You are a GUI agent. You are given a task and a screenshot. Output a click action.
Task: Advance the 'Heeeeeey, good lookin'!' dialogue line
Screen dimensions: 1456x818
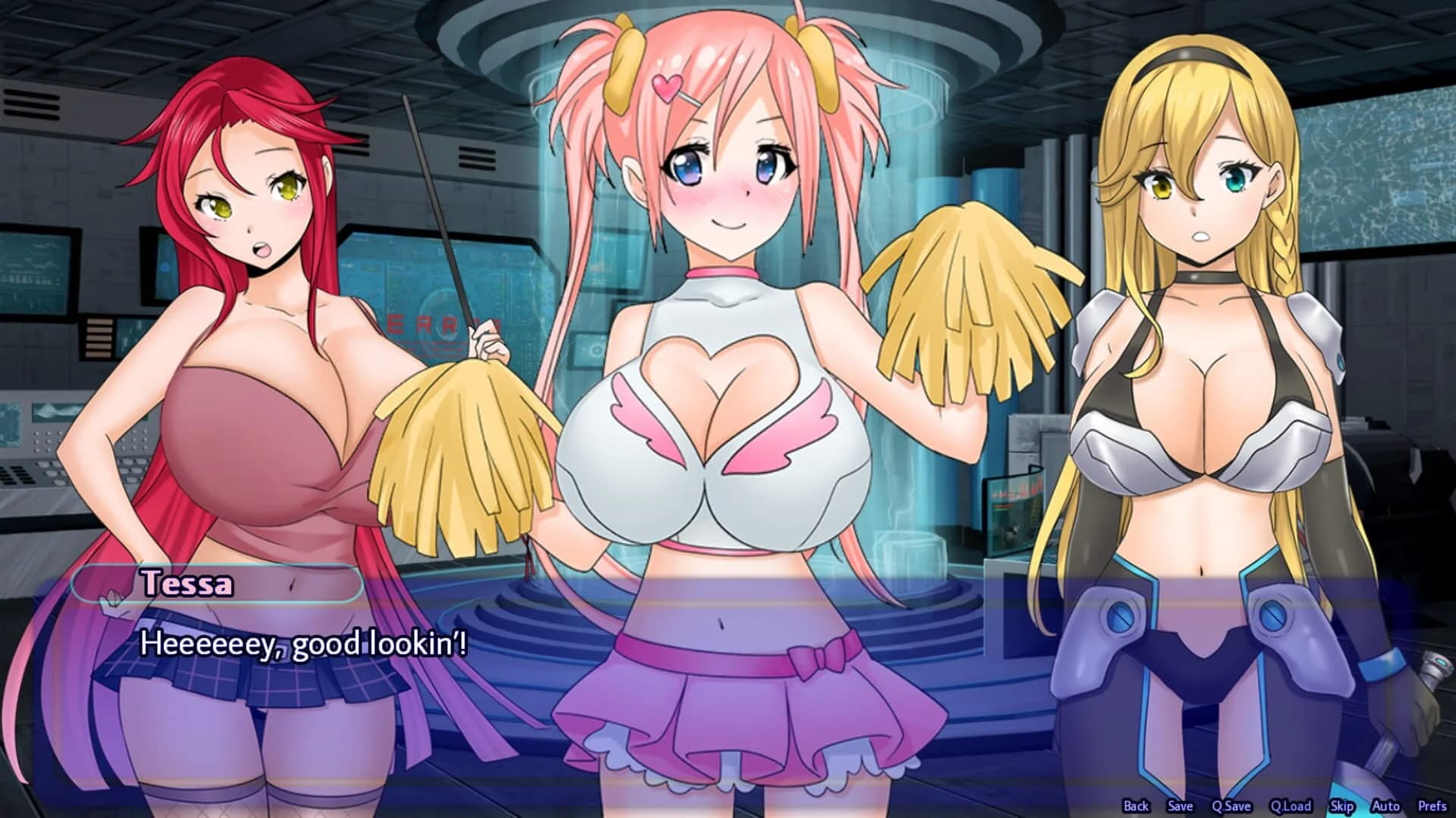(x=303, y=644)
